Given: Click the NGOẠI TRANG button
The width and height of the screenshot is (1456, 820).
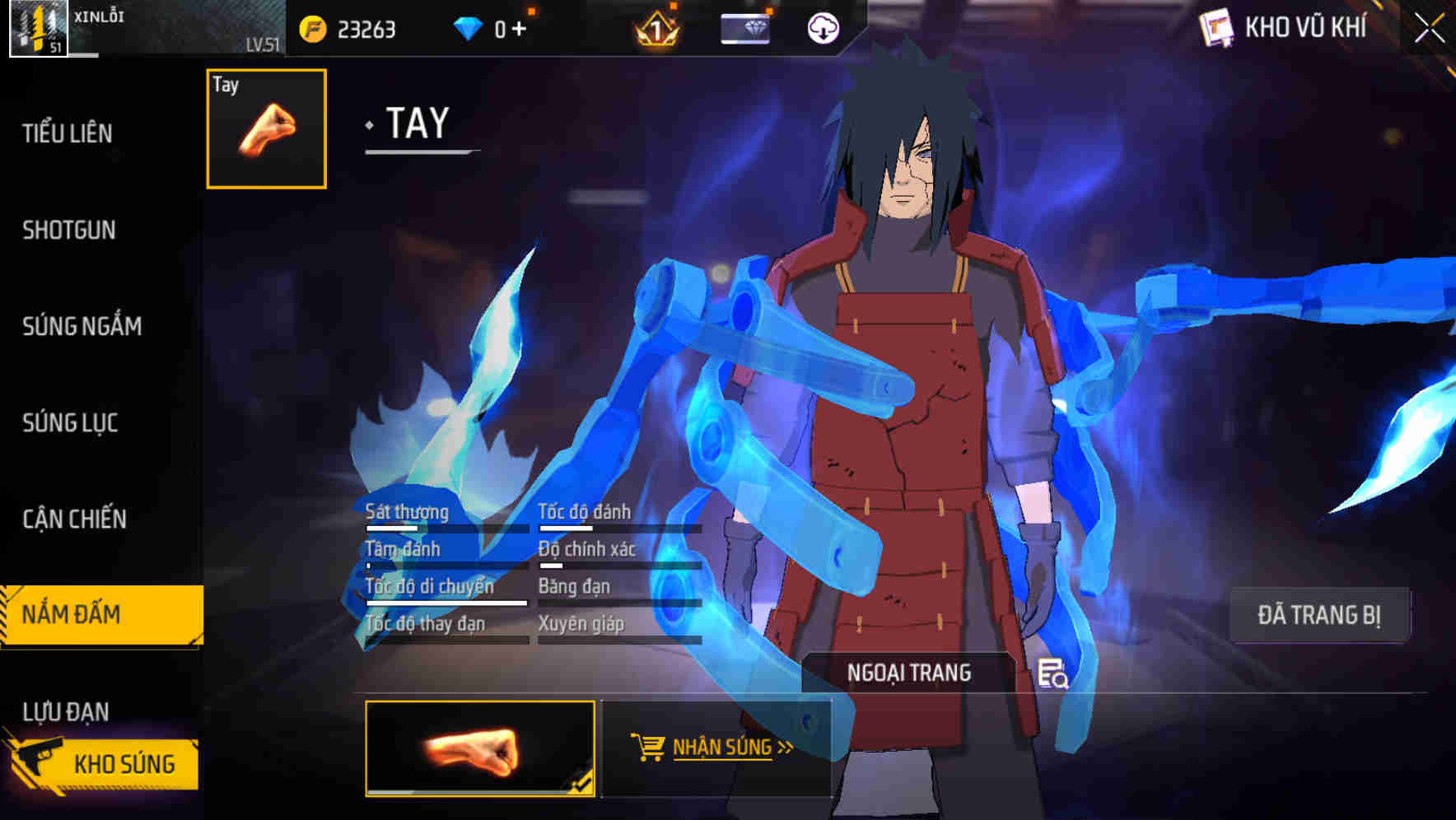Looking at the screenshot, I should click(x=909, y=673).
